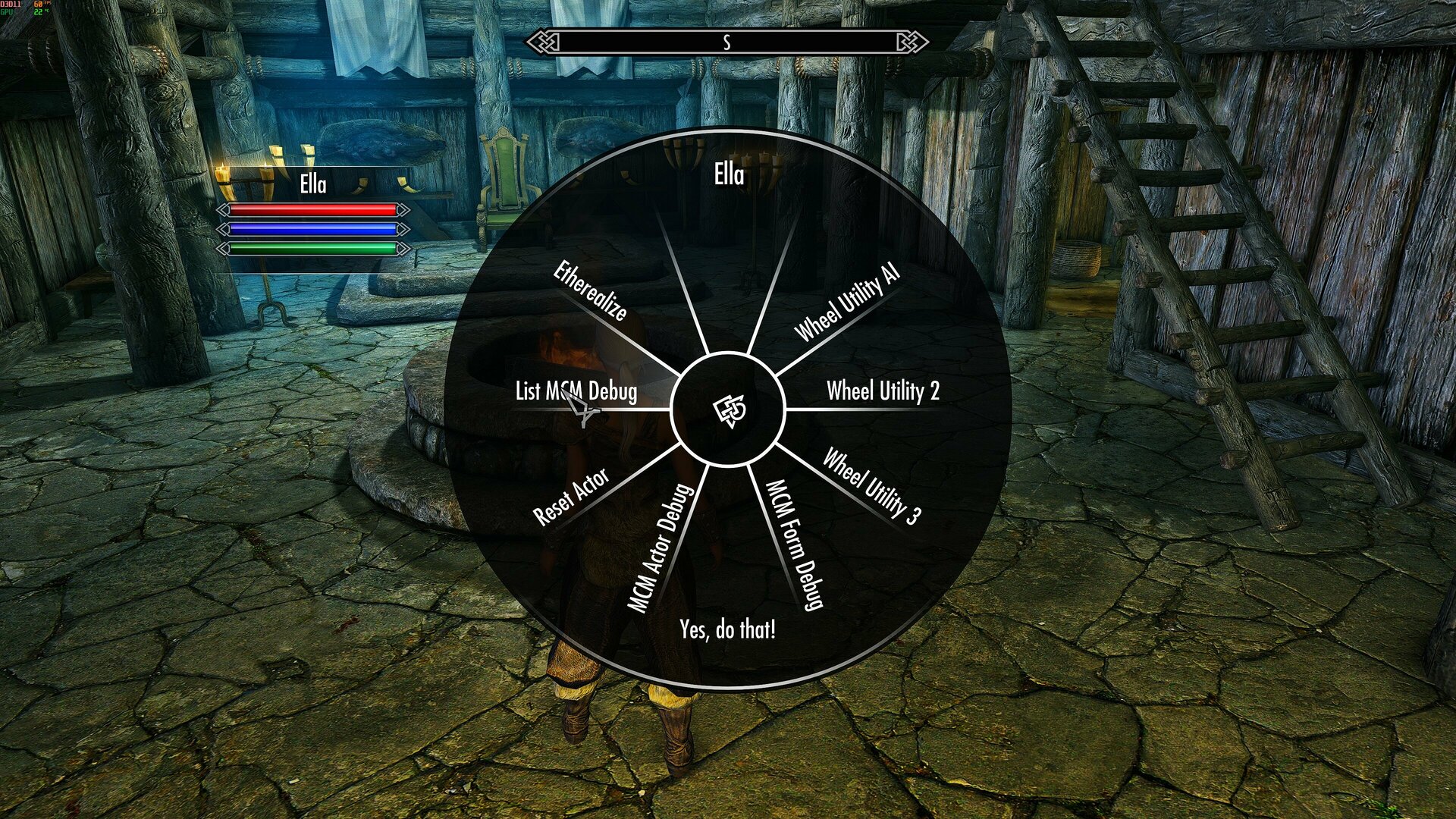Click the red health bar
This screenshot has width=1456, height=819.
[x=313, y=209]
